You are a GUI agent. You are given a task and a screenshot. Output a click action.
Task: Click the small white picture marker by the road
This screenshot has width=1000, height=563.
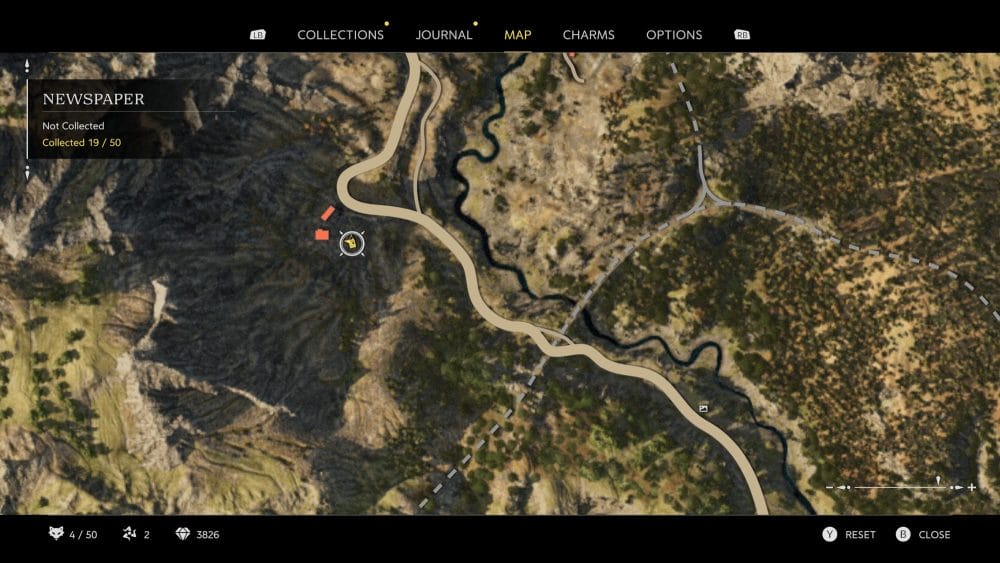pyautogui.click(x=703, y=409)
